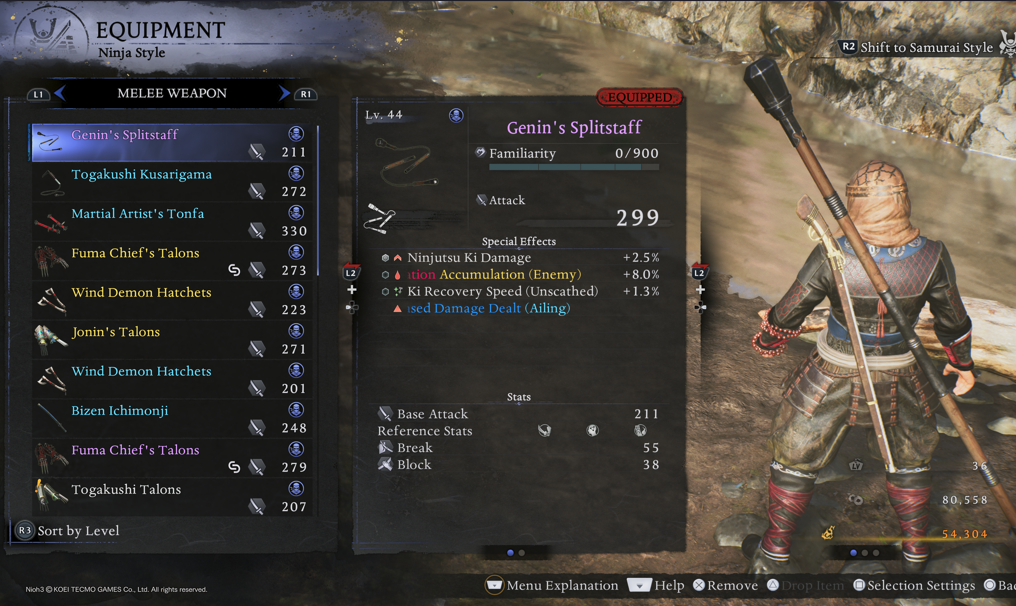Choose Wind Demon Hatchets with 223 attack
Screen dimensions: 1016x606
click(172, 300)
